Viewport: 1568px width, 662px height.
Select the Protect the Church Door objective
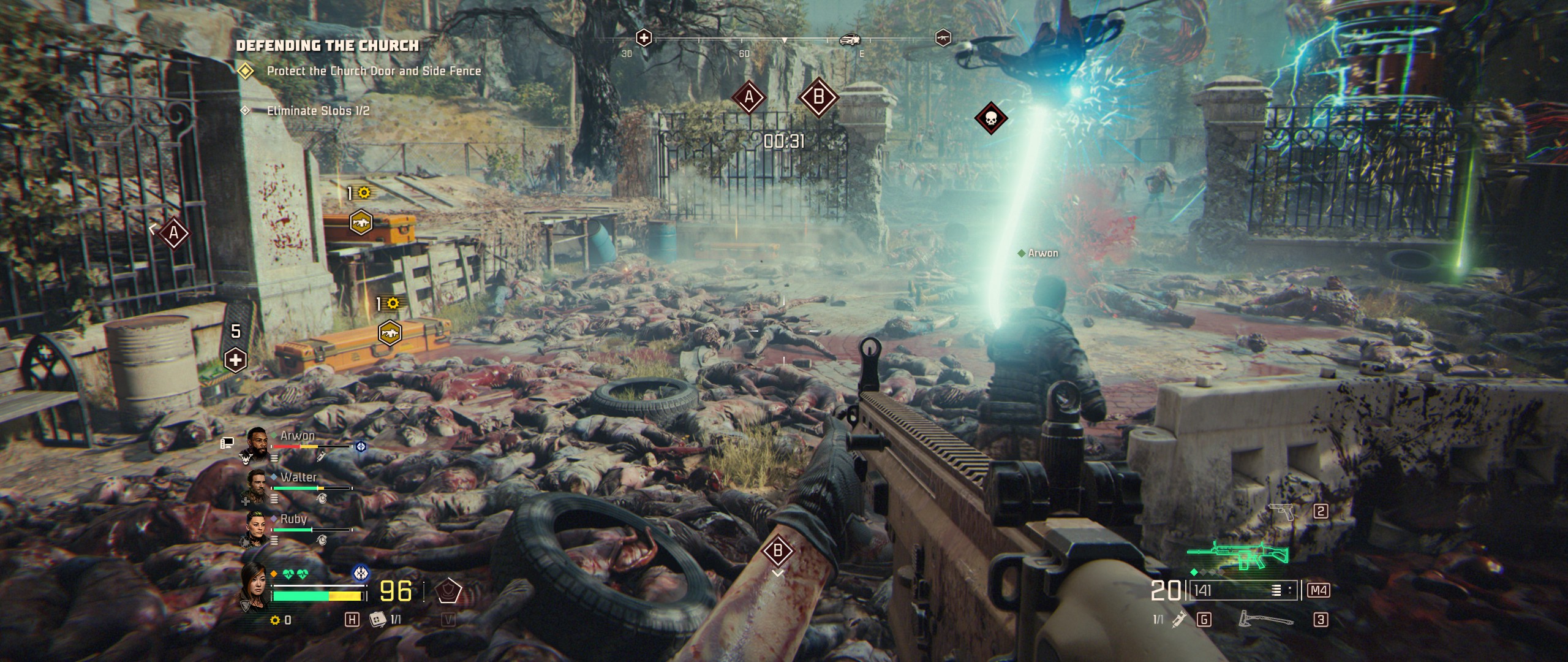point(373,71)
